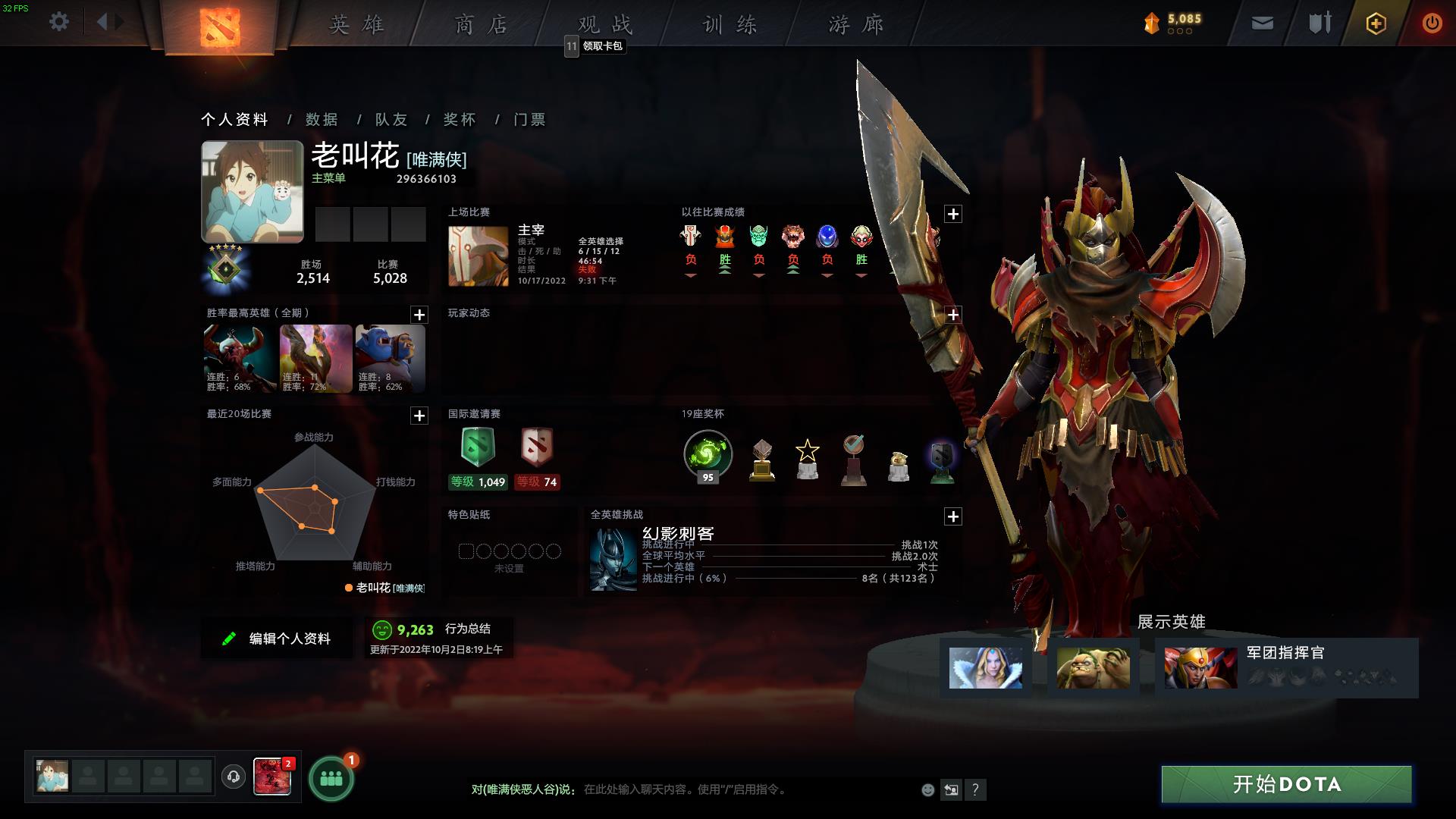Open the 门票 tickets tab
This screenshot has height=819, width=1456.
(x=529, y=120)
